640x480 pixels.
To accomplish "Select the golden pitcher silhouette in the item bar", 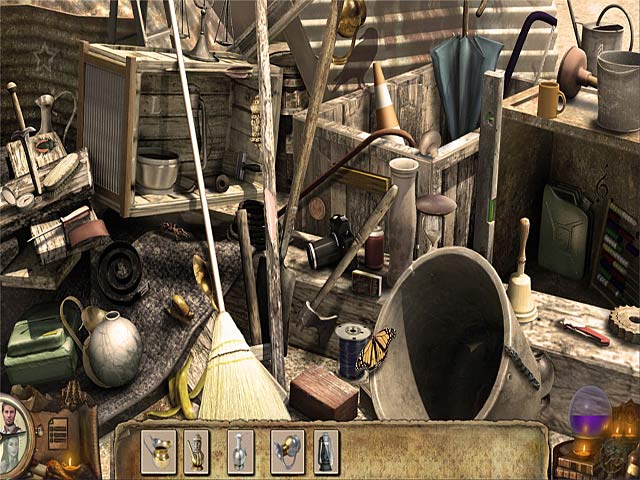I will 158,451.
